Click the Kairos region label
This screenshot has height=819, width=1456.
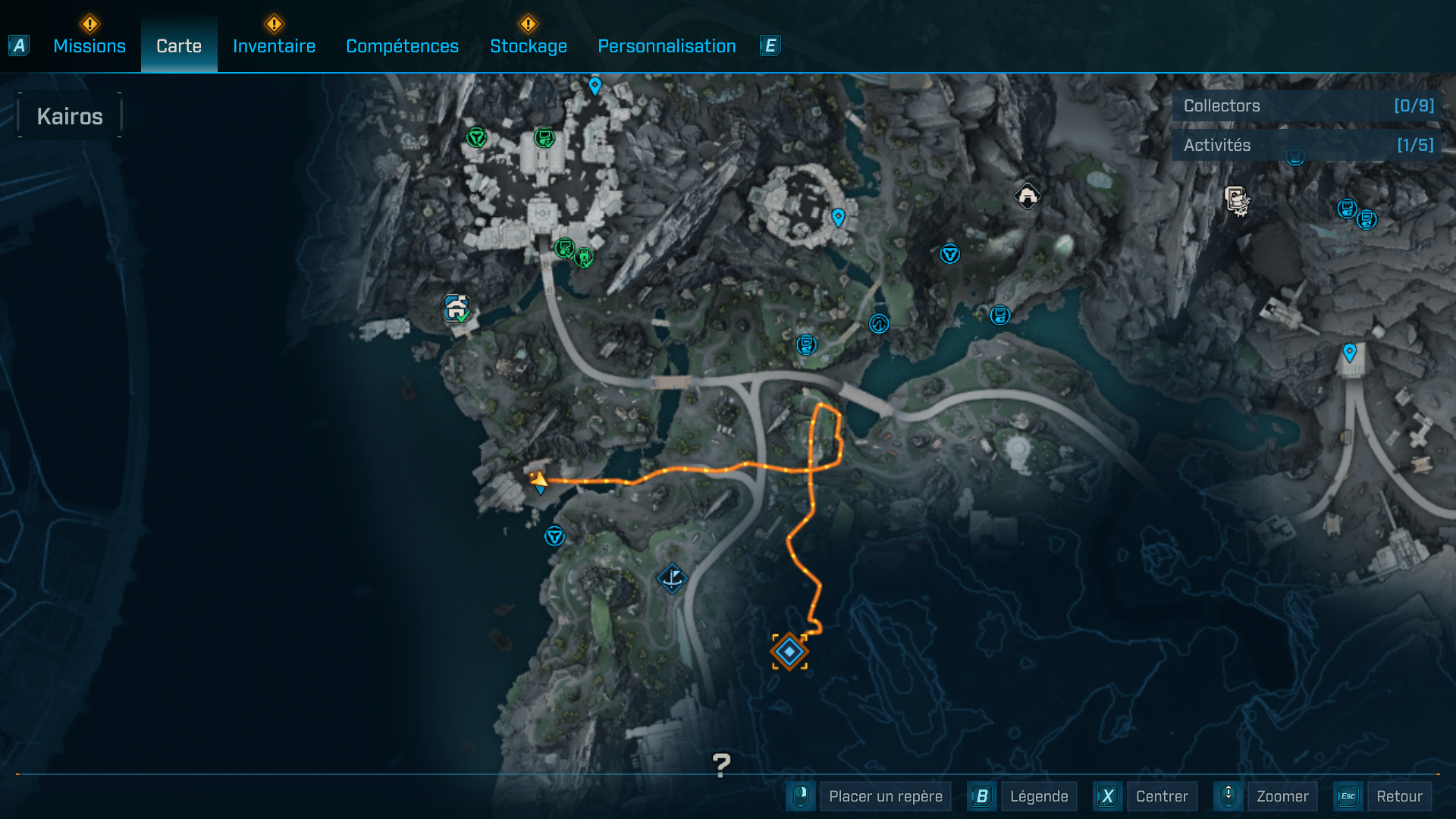click(70, 116)
